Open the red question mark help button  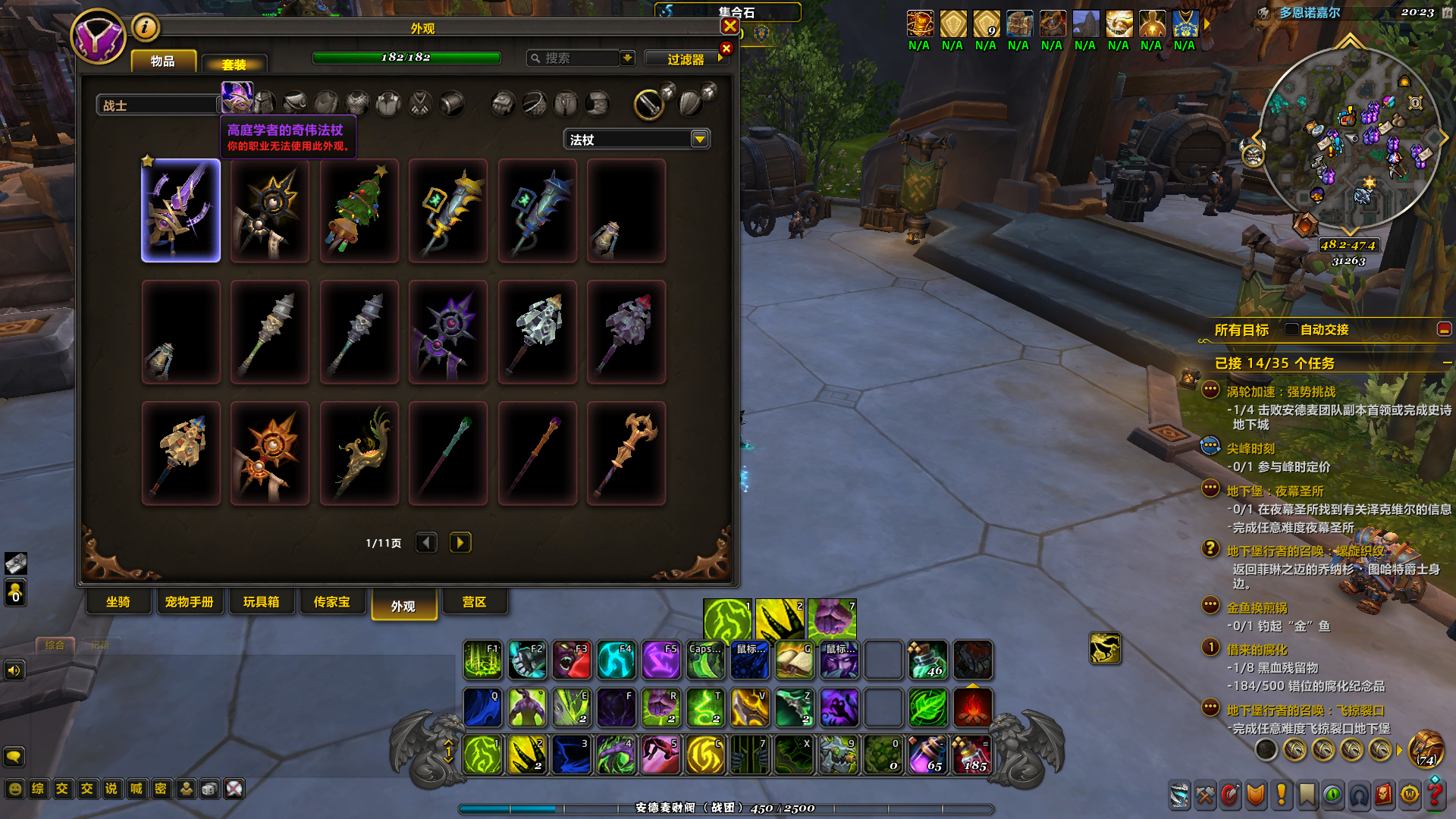point(1434,794)
